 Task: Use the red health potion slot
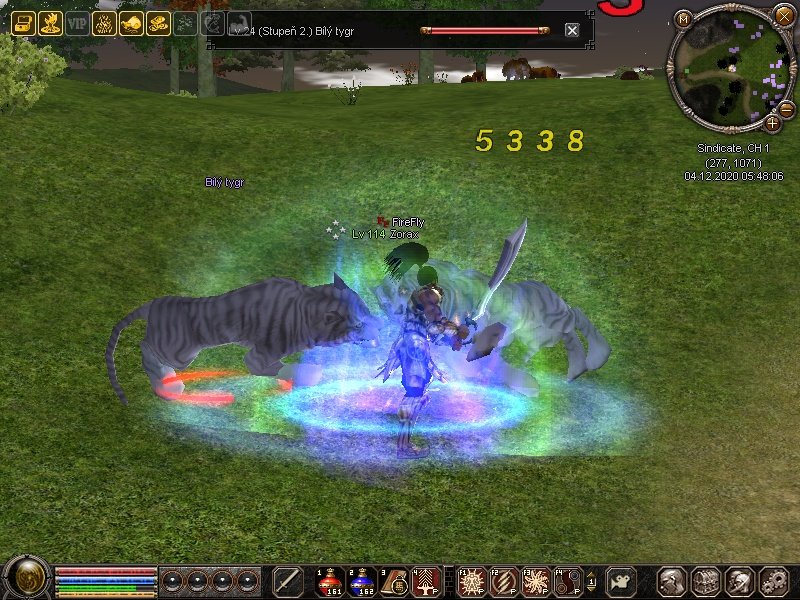click(x=329, y=581)
